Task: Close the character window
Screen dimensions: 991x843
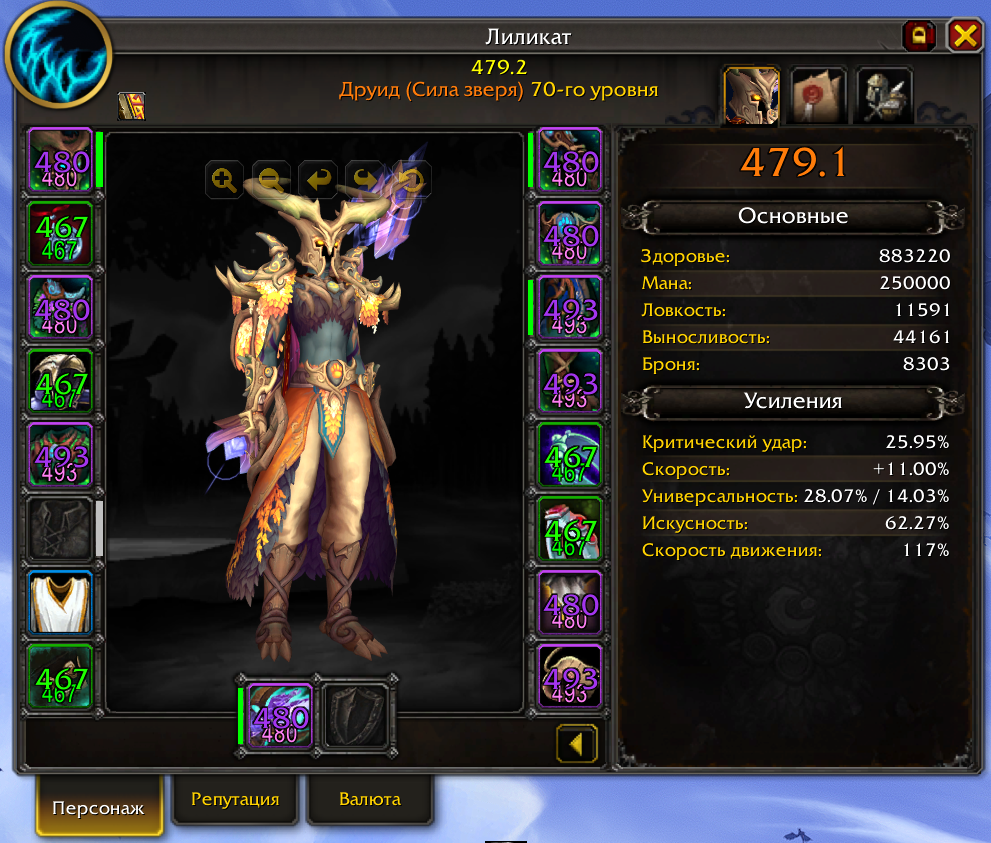Action: pos(964,37)
